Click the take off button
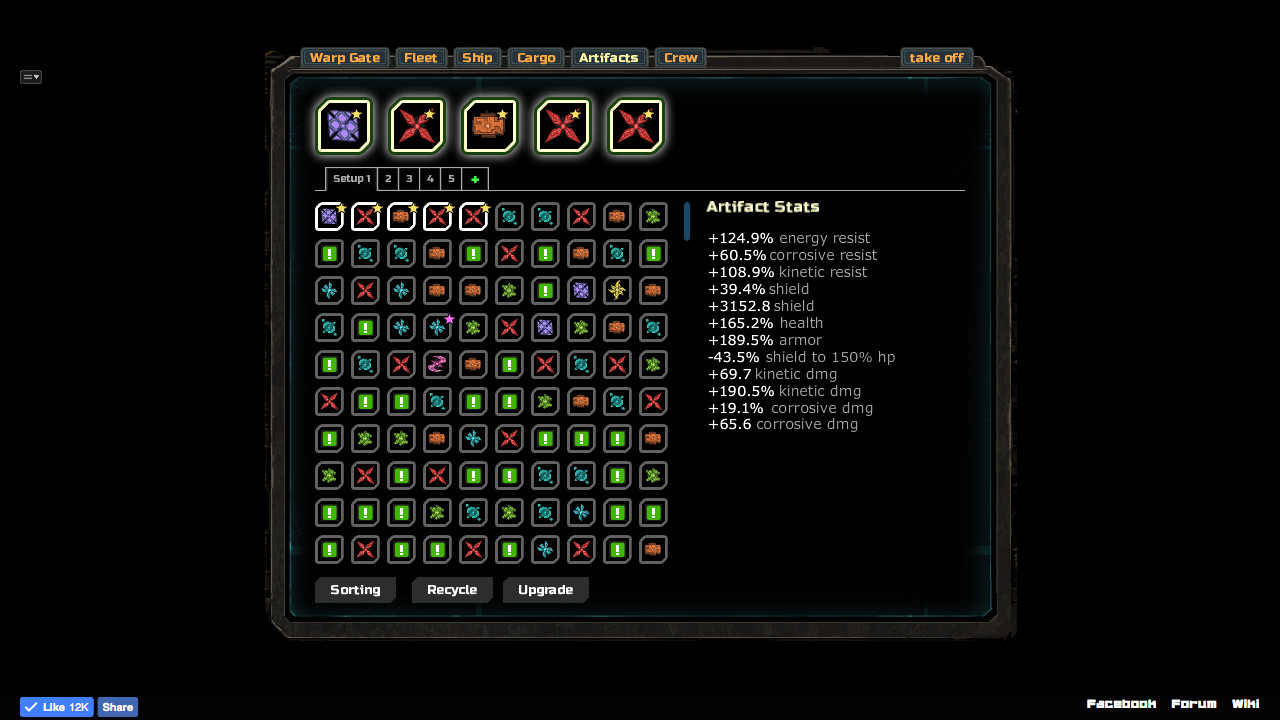 [x=936, y=57]
